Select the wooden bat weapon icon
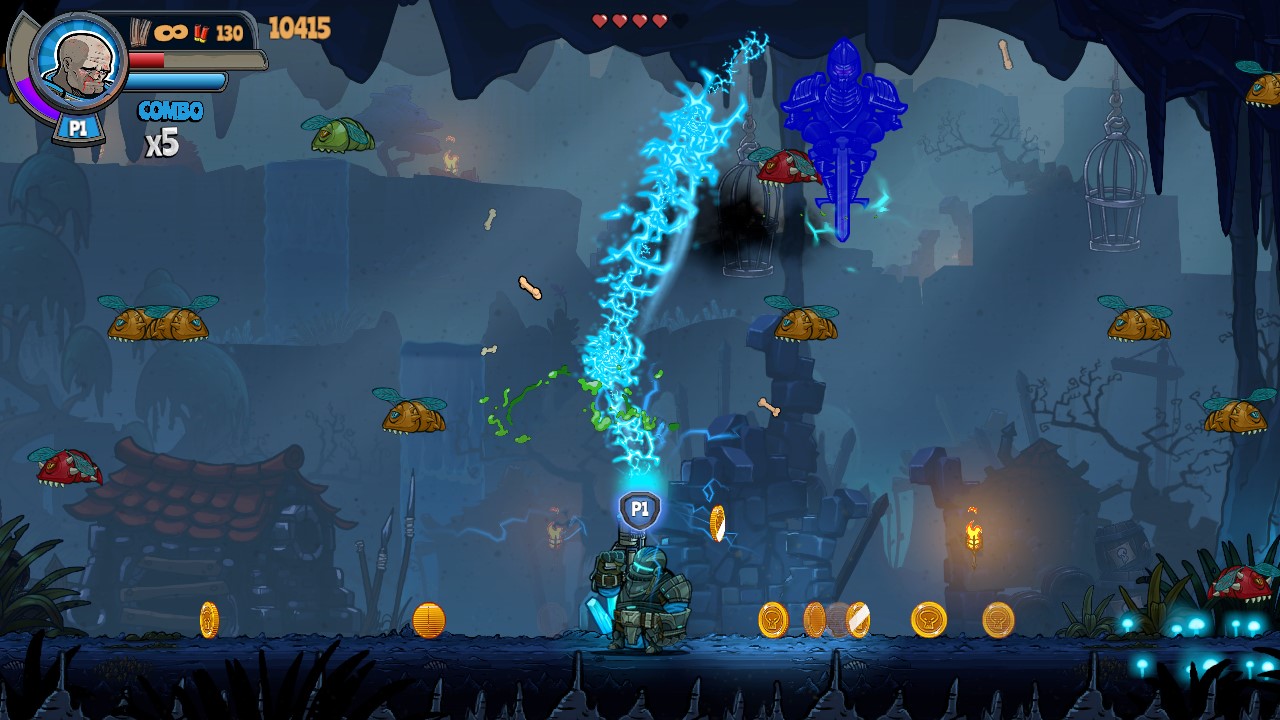The image size is (1280, 720). [x=139, y=30]
